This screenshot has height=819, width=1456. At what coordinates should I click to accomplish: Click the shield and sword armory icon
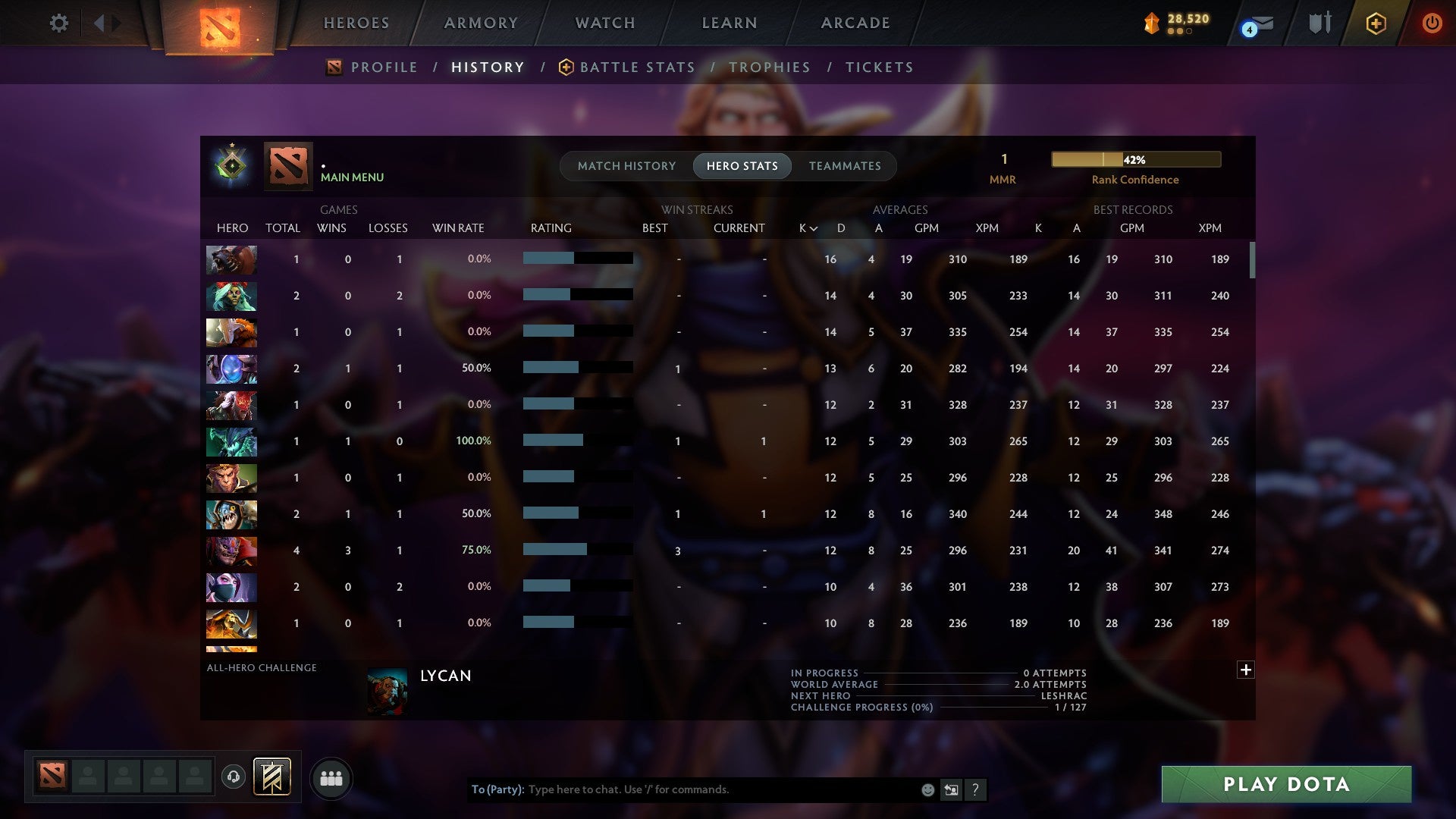[x=1319, y=23]
